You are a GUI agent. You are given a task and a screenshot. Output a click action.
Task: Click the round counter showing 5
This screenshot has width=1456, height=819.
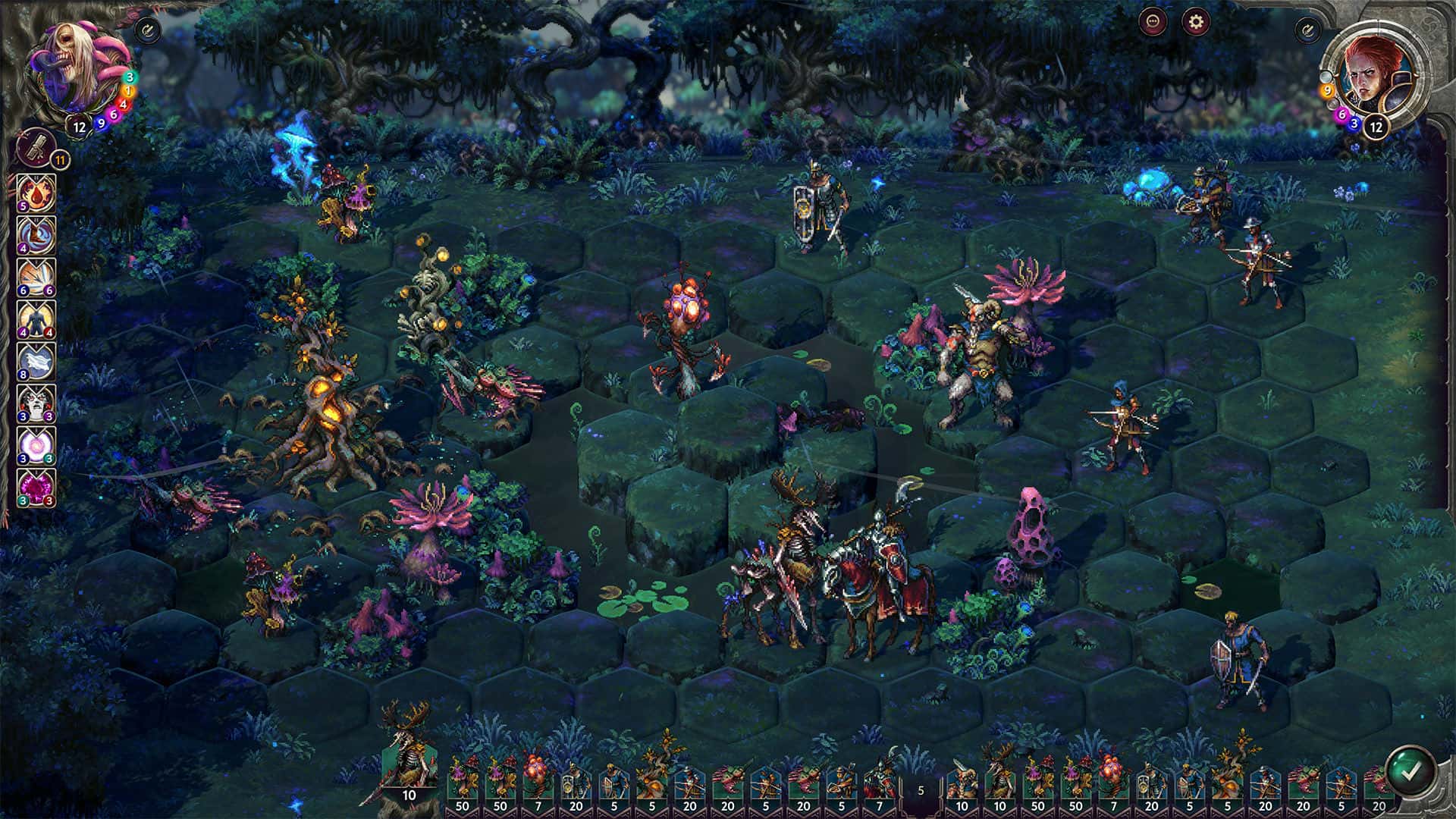coord(921,789)
